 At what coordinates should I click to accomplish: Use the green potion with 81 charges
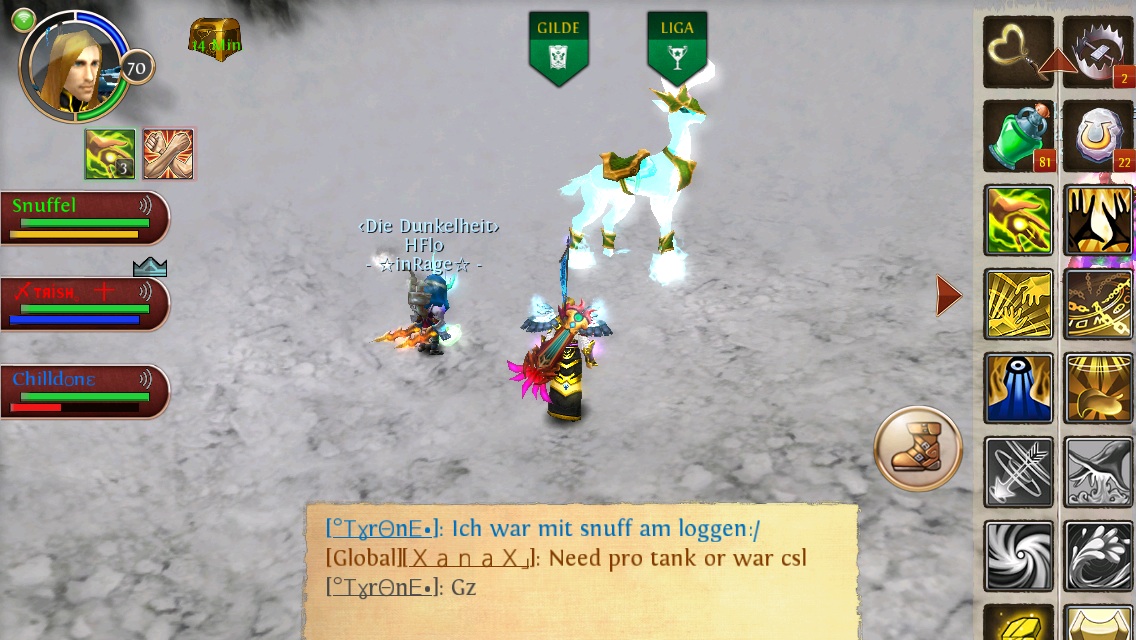coord(1018,136)
